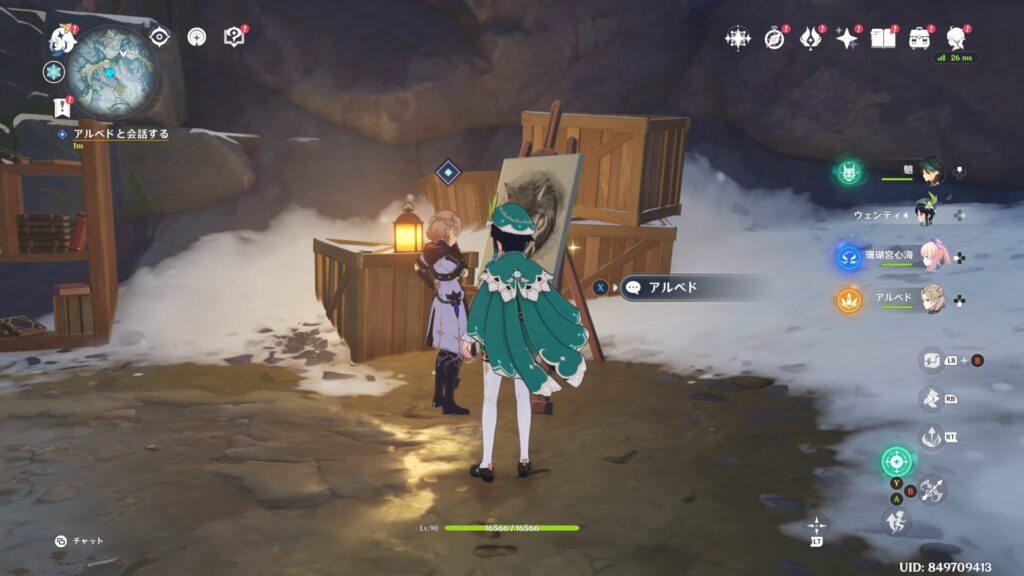
Task: Open the character profile head icon
Action: coord(955,38)
